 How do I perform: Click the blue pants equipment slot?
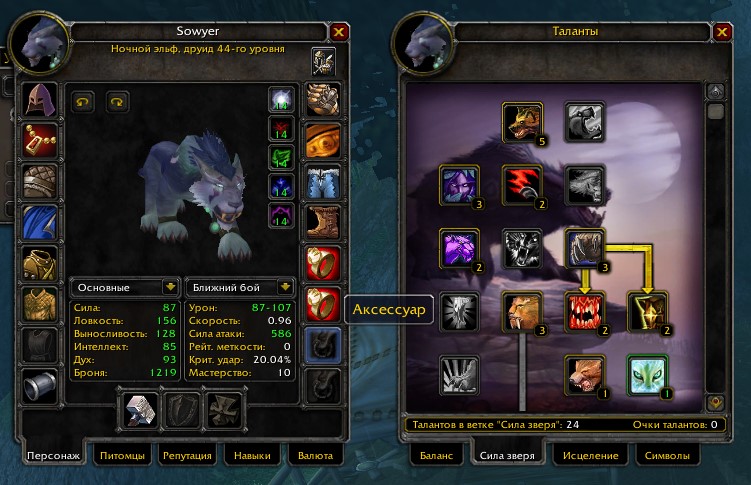coord(322,180)
